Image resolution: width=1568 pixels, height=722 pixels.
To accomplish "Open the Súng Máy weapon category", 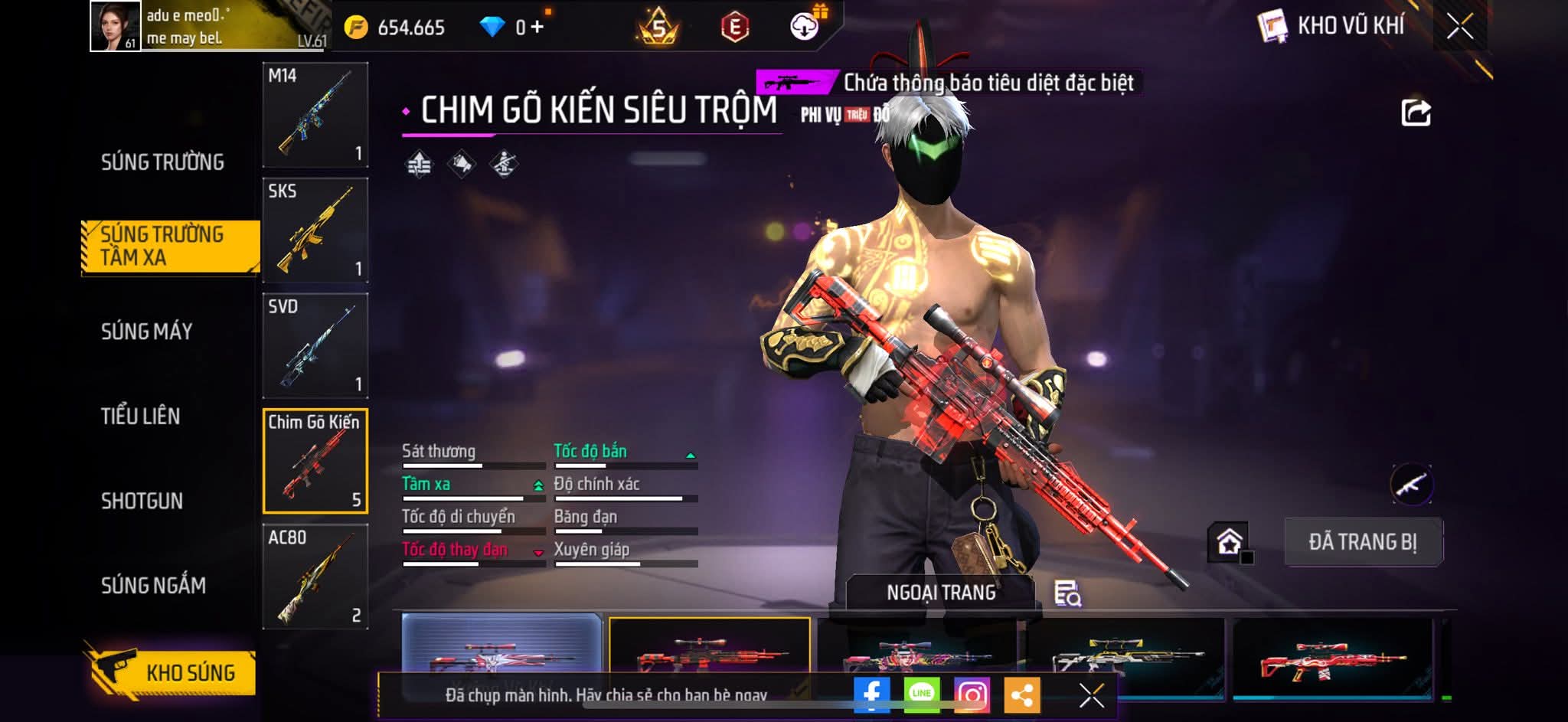I will point(146,332).
